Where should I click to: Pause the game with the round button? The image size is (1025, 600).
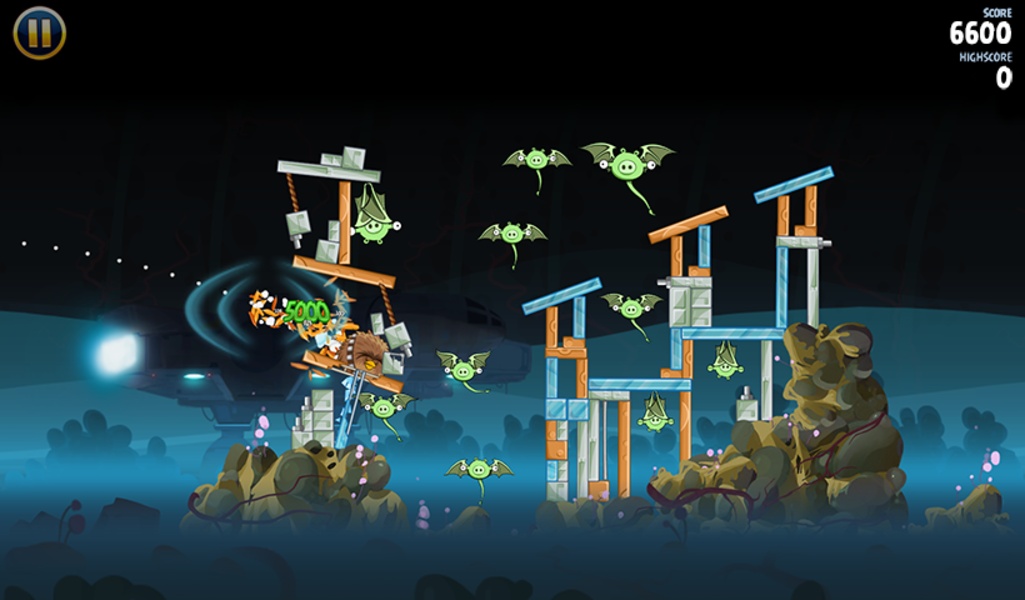point(39,33)
